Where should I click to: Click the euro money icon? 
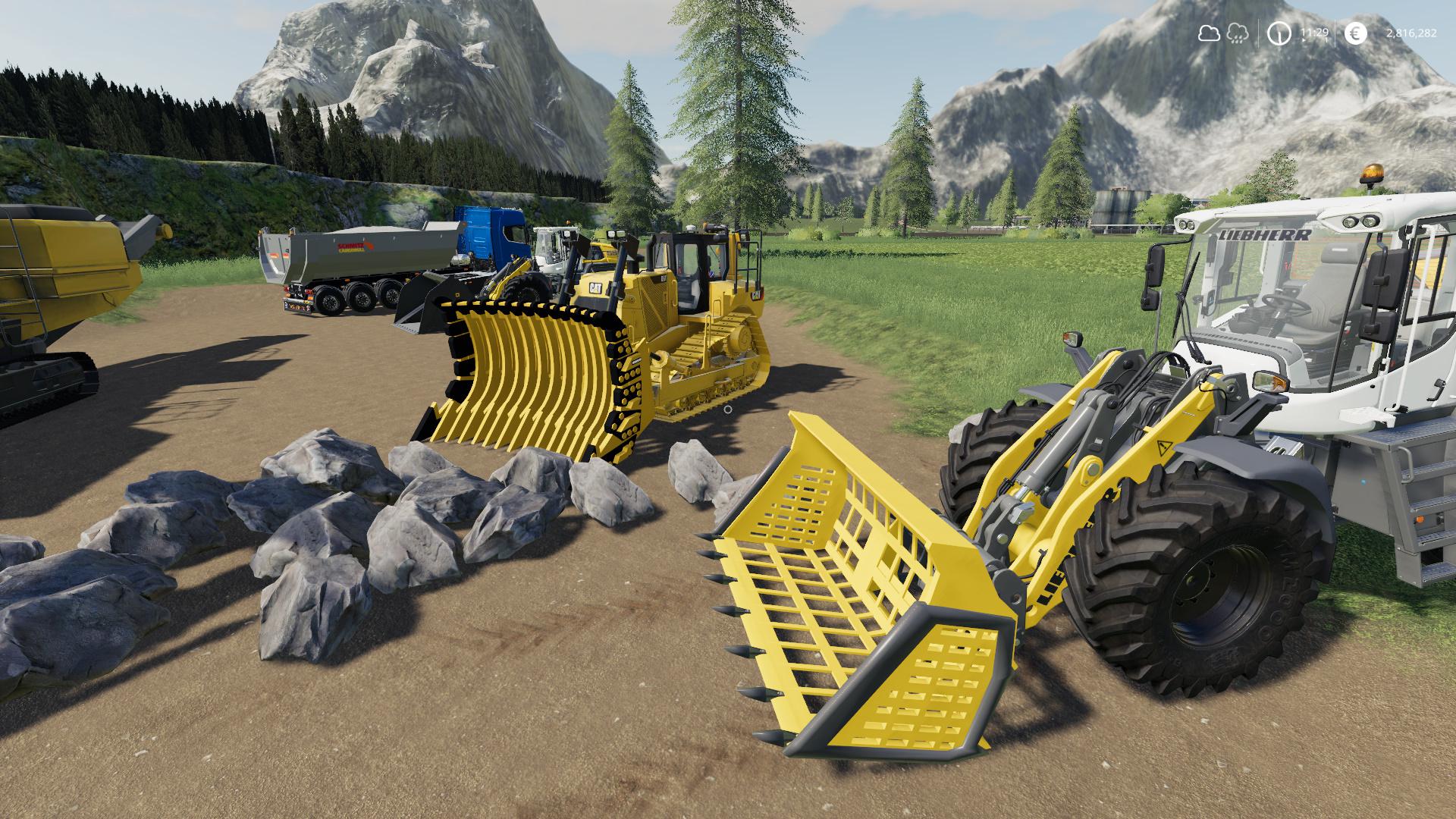[1356, 33]
